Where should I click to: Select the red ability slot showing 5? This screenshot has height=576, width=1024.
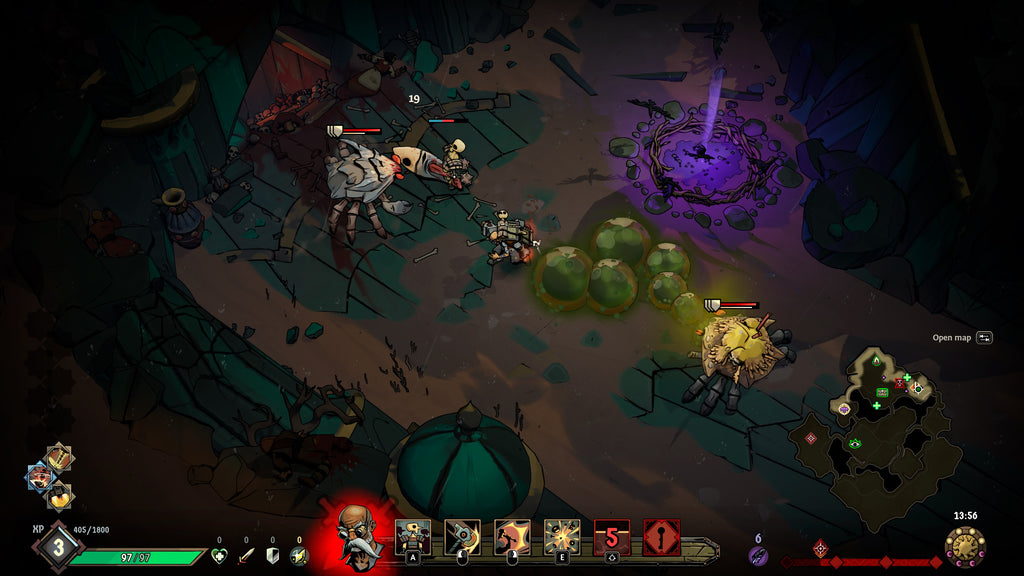pyautogui.click(x=612, y=537)
